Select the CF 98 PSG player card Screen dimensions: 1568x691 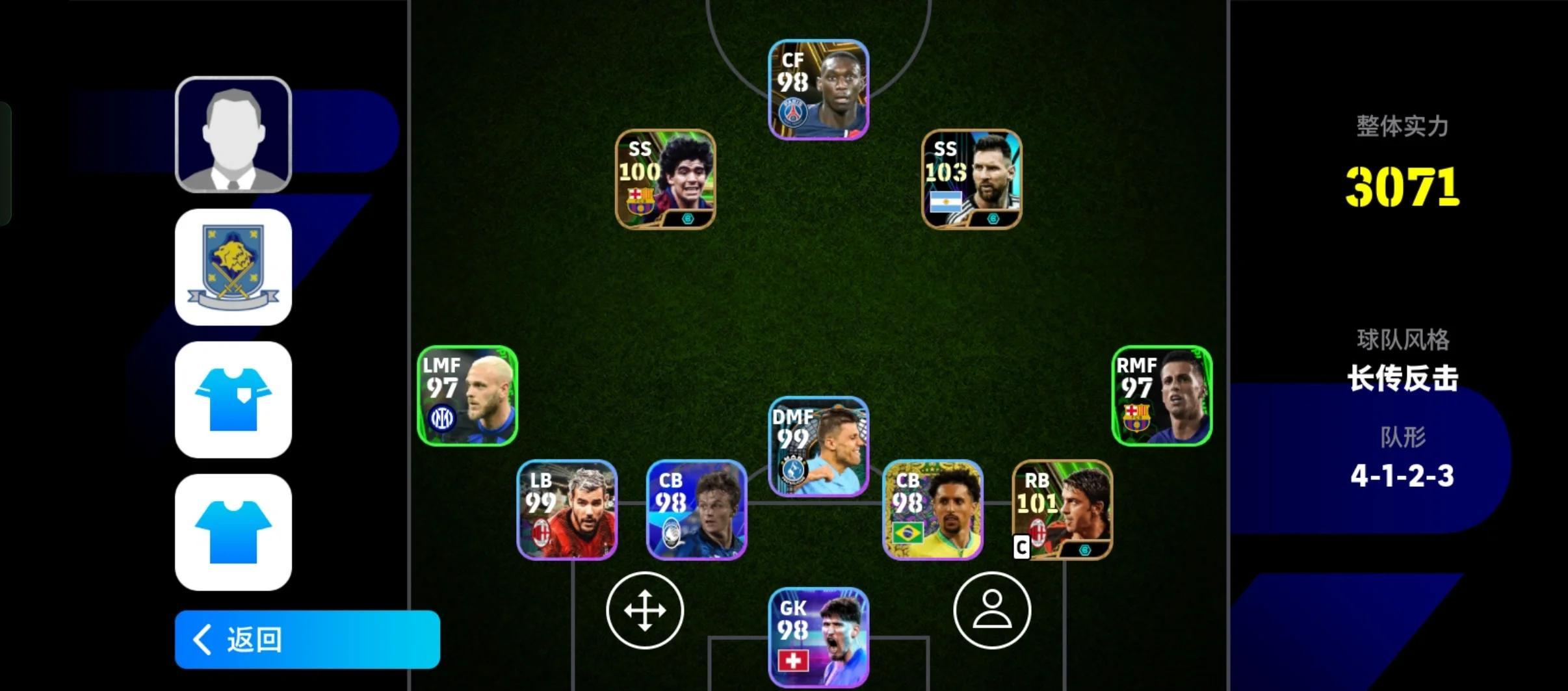point(818,90)
